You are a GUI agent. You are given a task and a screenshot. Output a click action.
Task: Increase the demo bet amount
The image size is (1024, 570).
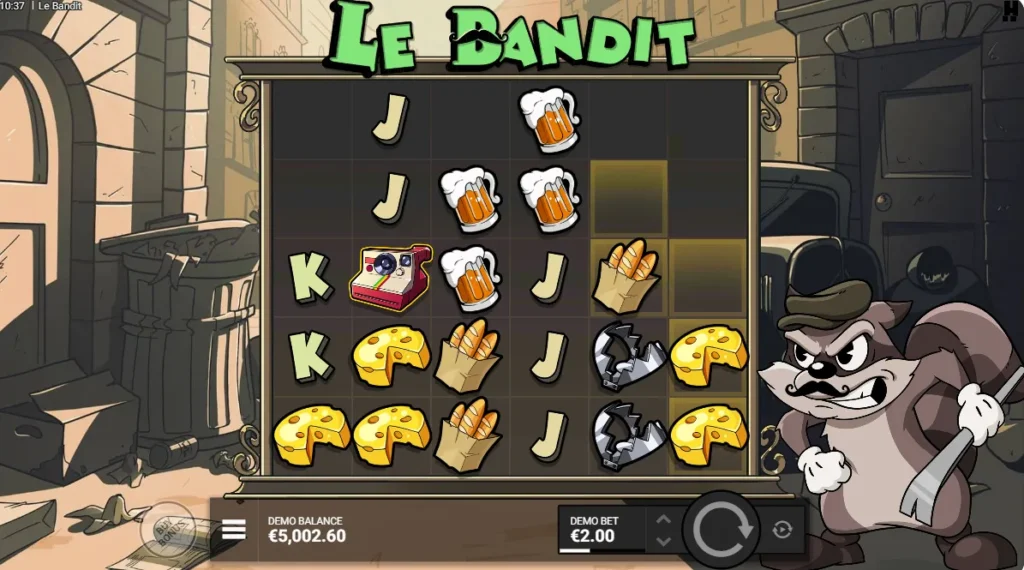[662, 518]
